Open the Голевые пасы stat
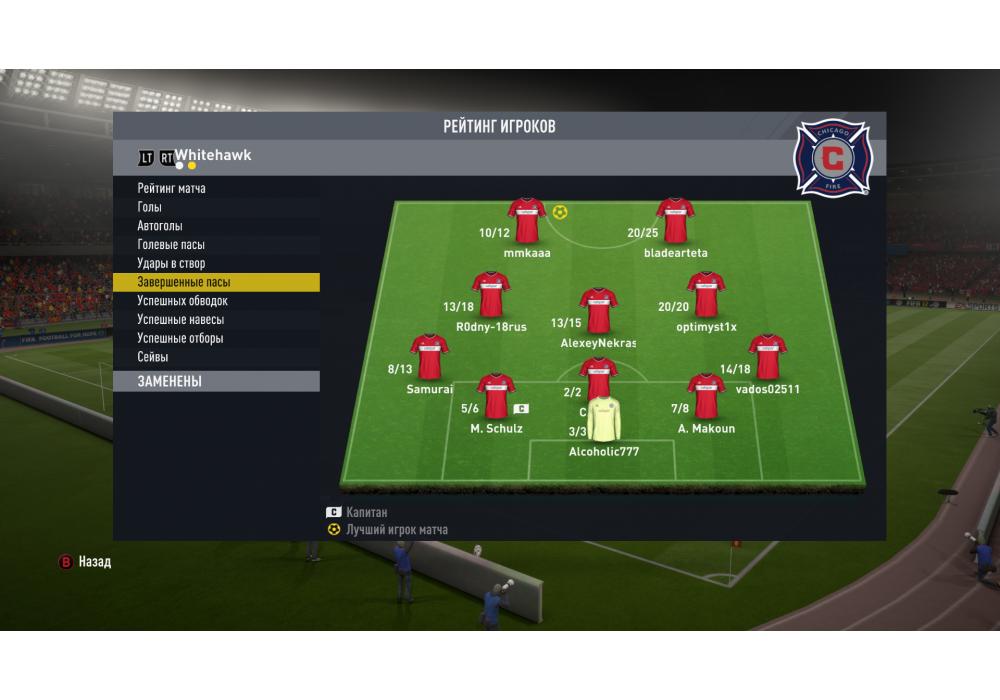The width and height of the screenshot is (1000, 700). click(171, 245)
